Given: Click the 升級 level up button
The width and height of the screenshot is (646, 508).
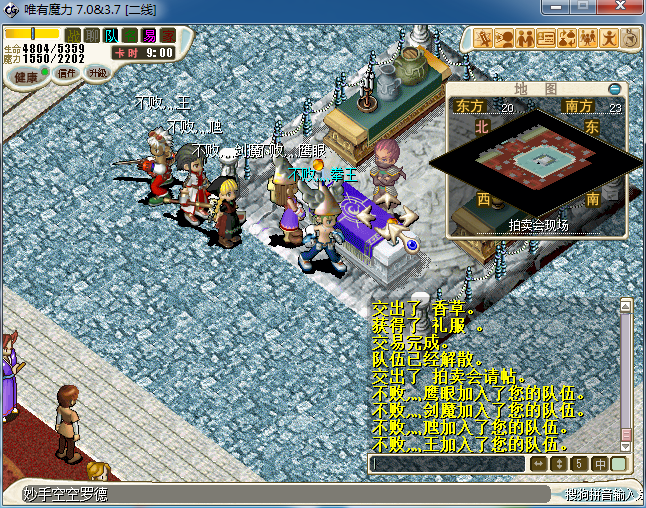Looking at the screenshot, I should [x=98, y=73].
